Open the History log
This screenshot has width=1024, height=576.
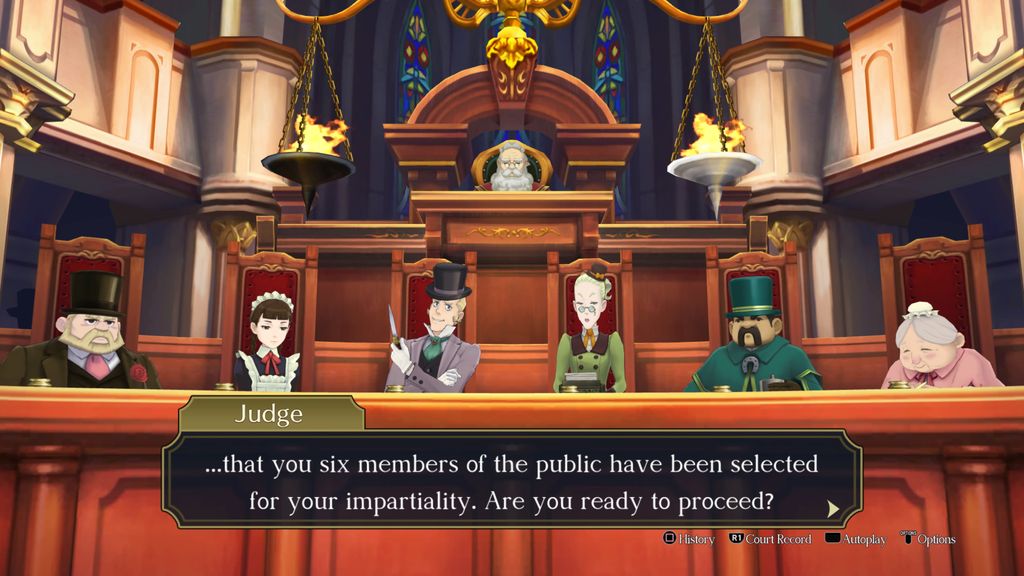tap(690, 539)
